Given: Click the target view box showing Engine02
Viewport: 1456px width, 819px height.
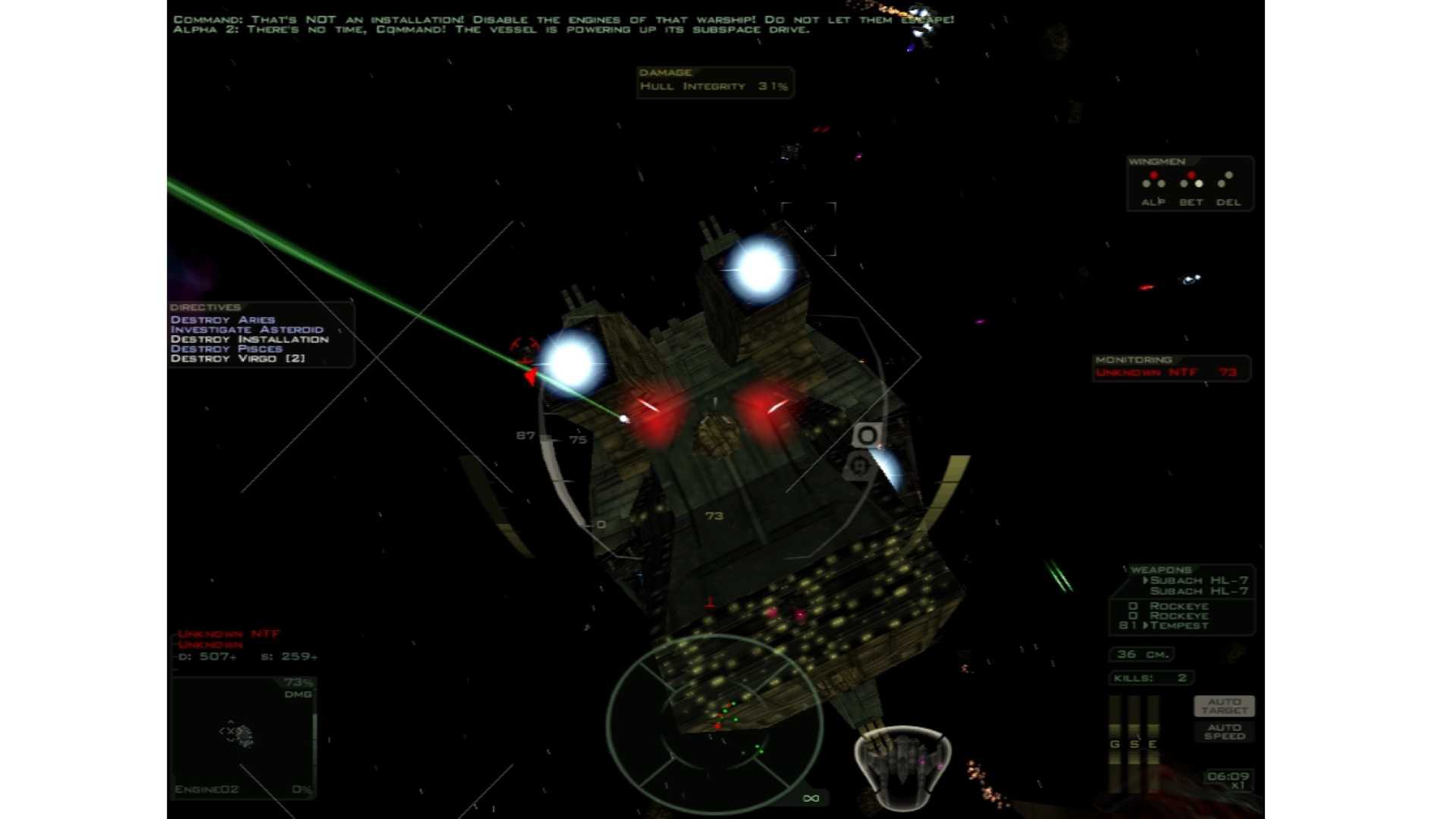Looking at the screenshot, I should [x=244, y=736].
